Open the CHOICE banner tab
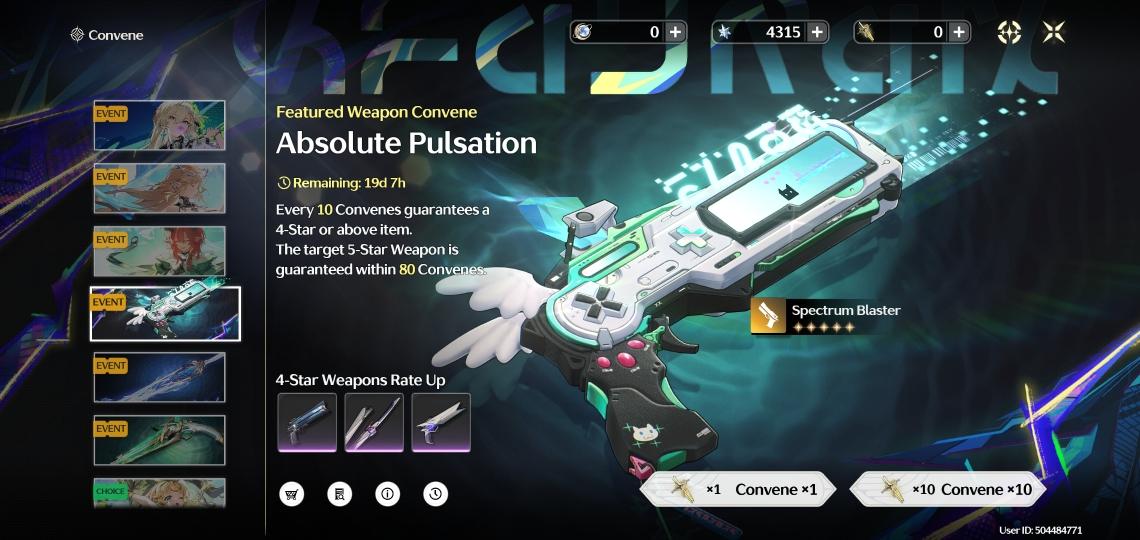 [160, 492]
